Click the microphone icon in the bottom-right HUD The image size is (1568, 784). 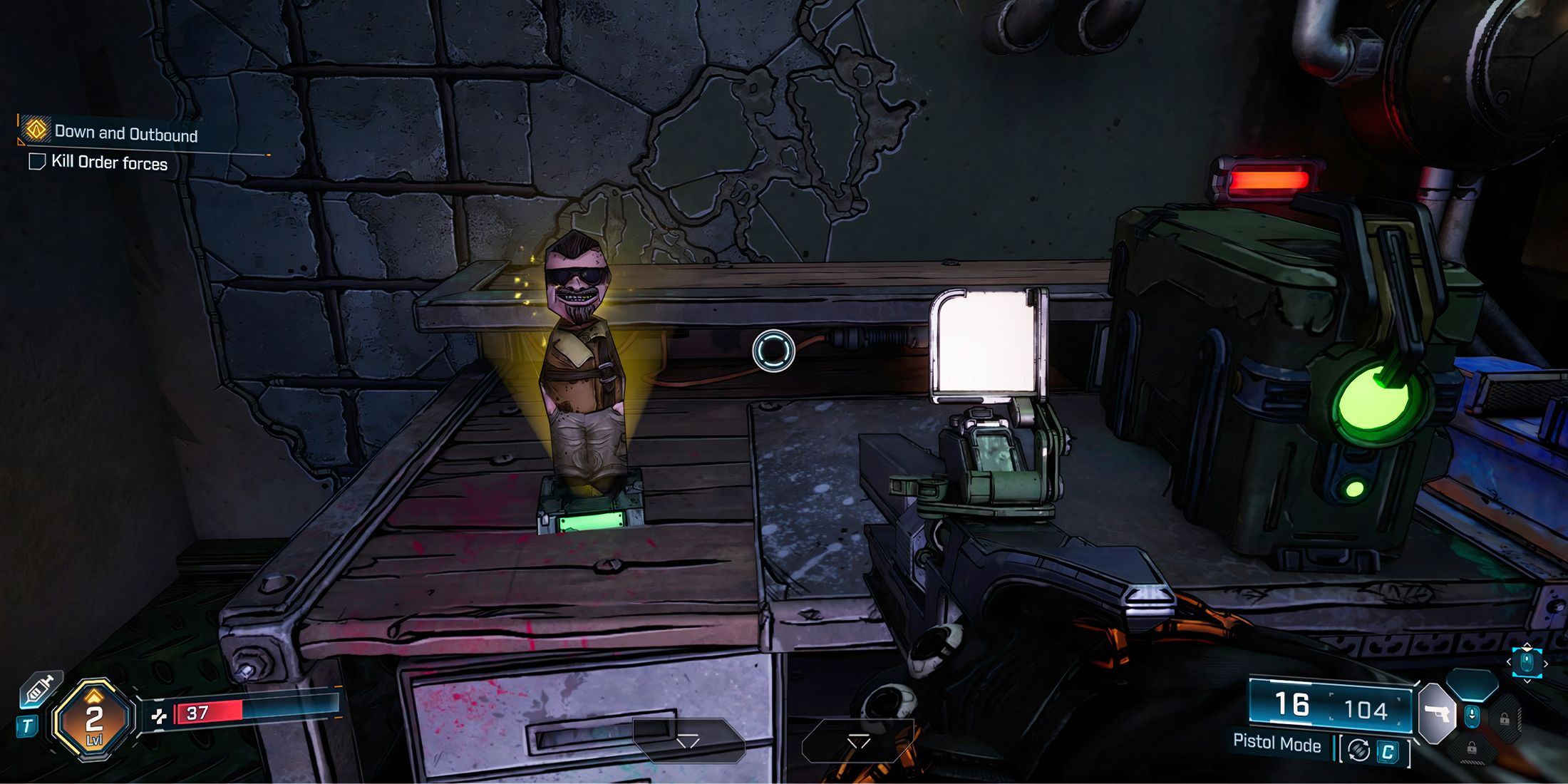pyautogui.click(x=1472, y=715)
